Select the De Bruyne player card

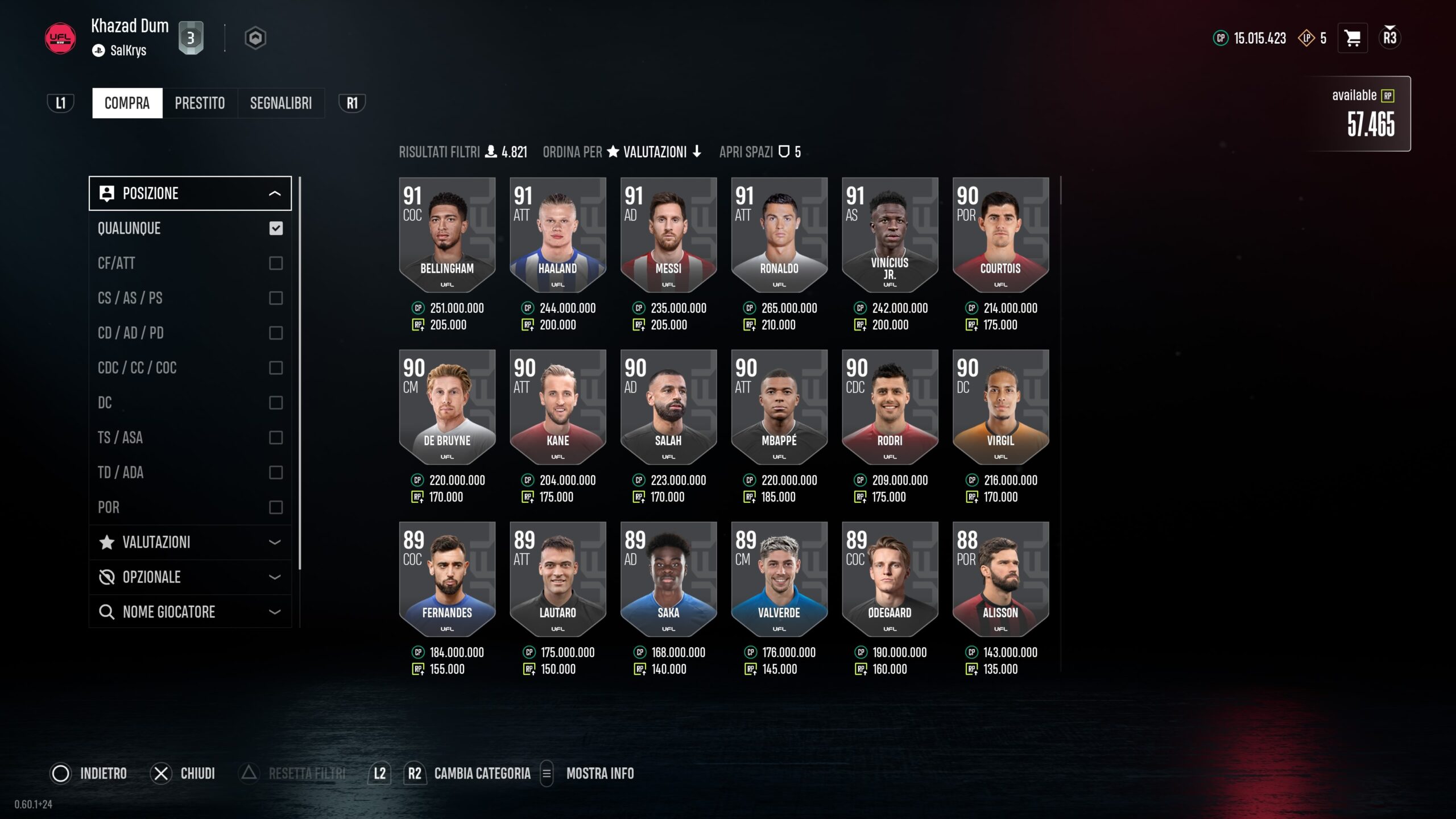(x=447, y=408)
